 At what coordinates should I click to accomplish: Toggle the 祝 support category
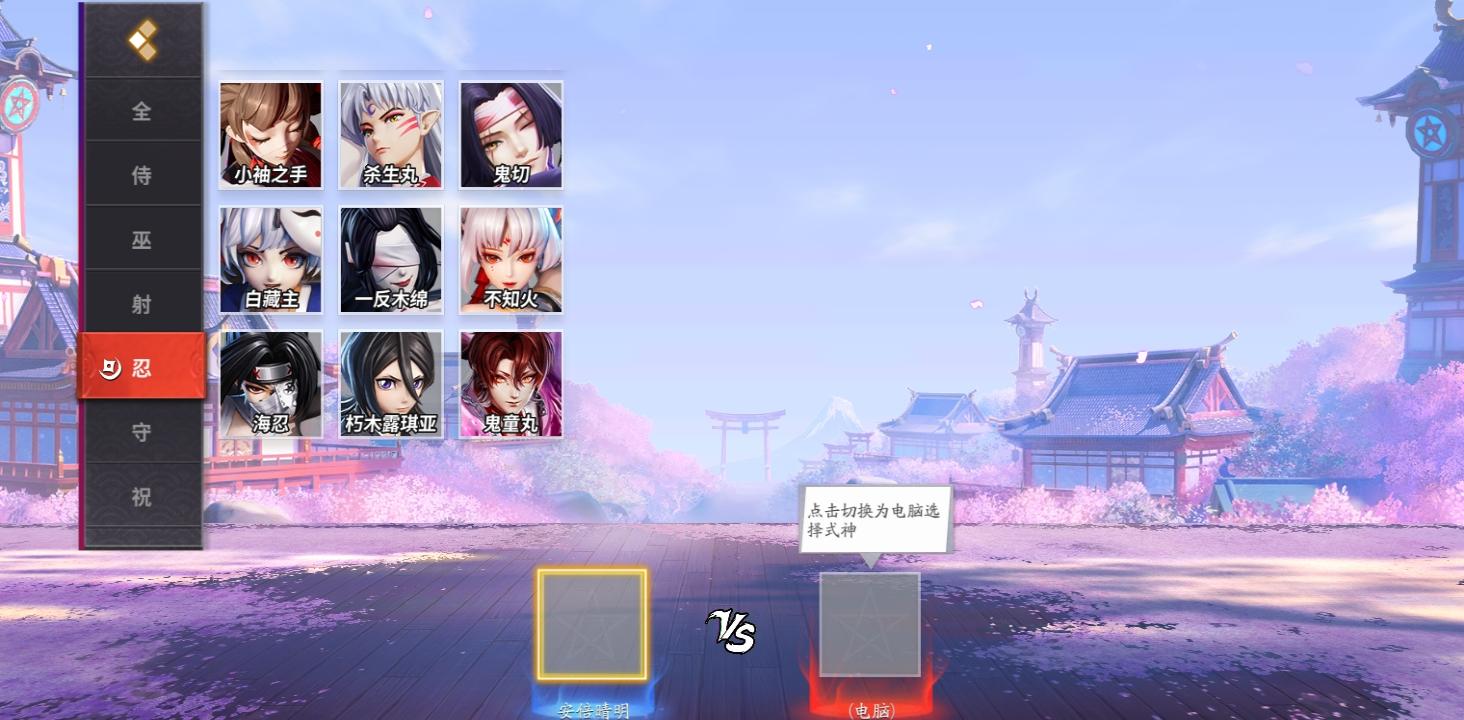click(143, 495)
